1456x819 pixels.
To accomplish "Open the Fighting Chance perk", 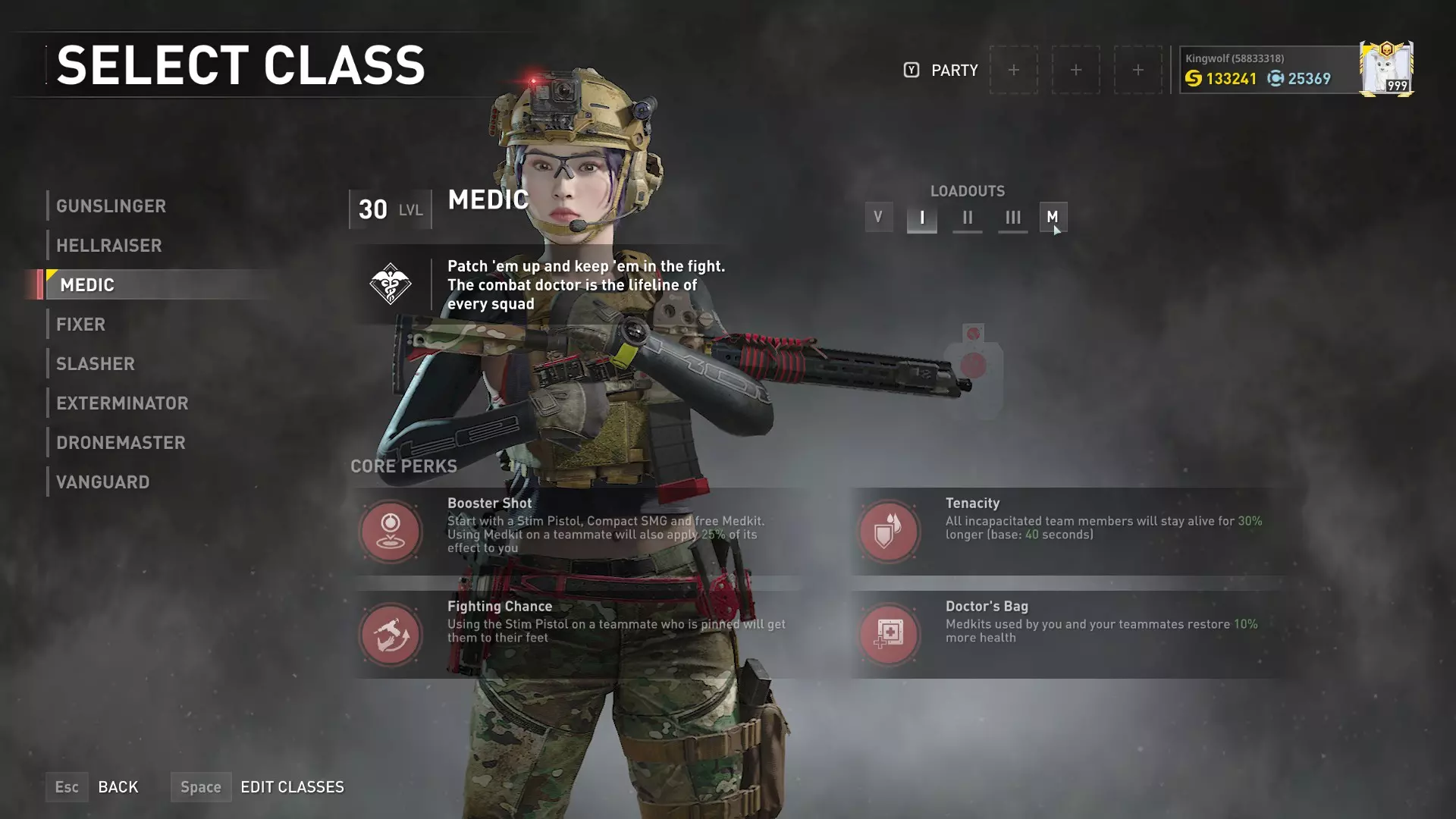I will click(391, 634).
